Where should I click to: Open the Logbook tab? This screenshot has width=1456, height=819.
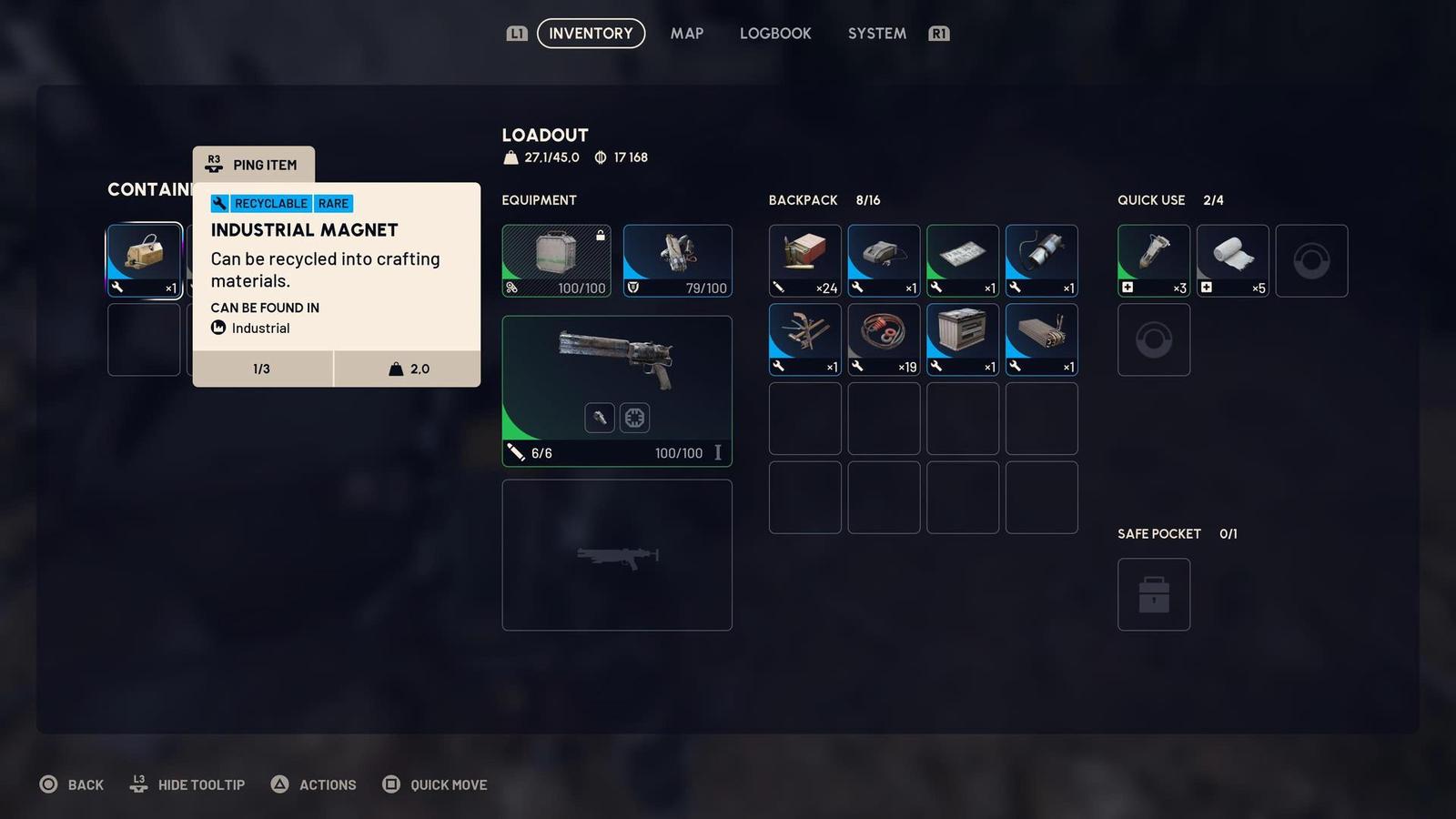[x=774, y=34]
